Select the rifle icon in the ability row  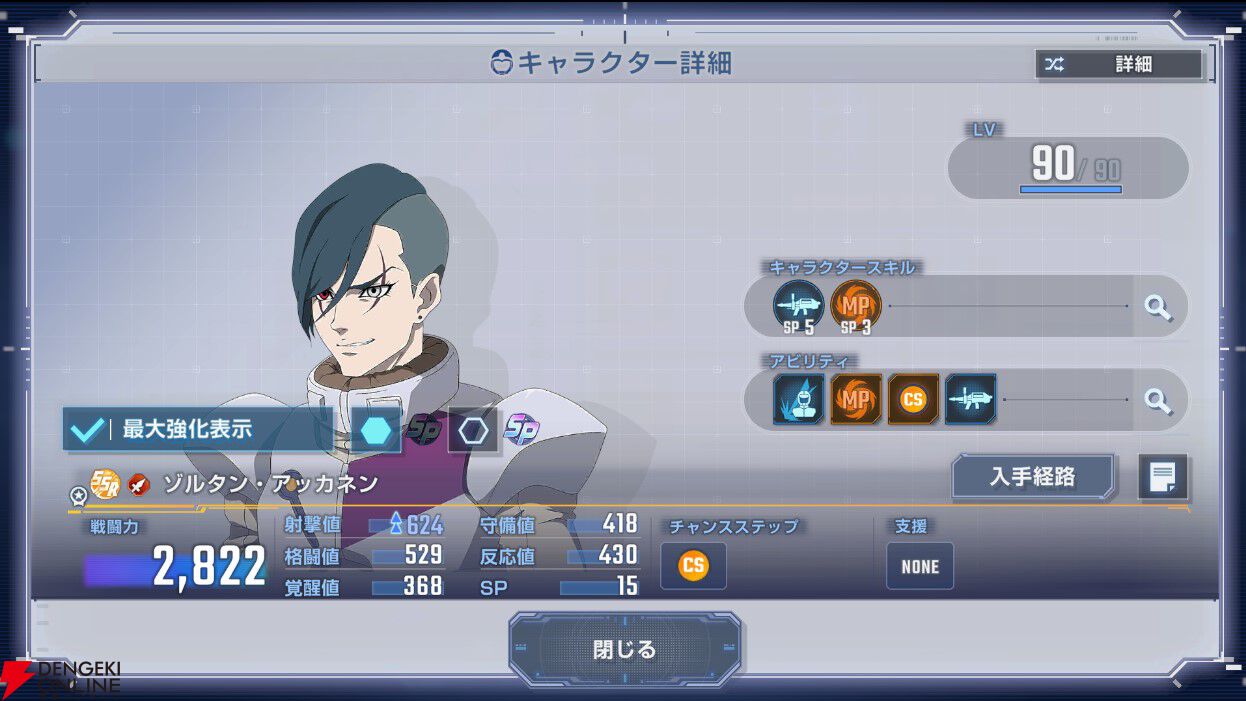tap(970, 400)
